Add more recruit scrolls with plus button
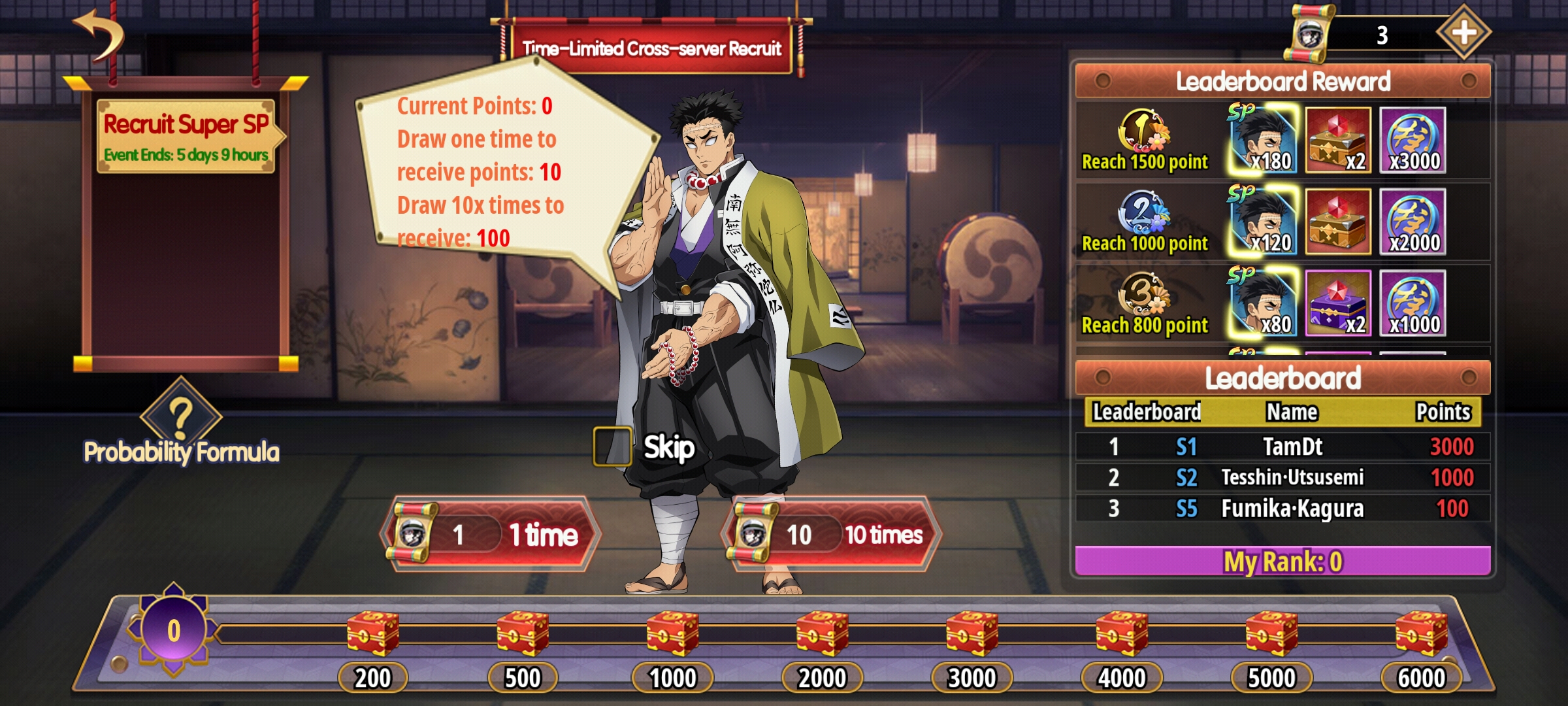This screenshot has width=1568, height=706. [1463, 33]
